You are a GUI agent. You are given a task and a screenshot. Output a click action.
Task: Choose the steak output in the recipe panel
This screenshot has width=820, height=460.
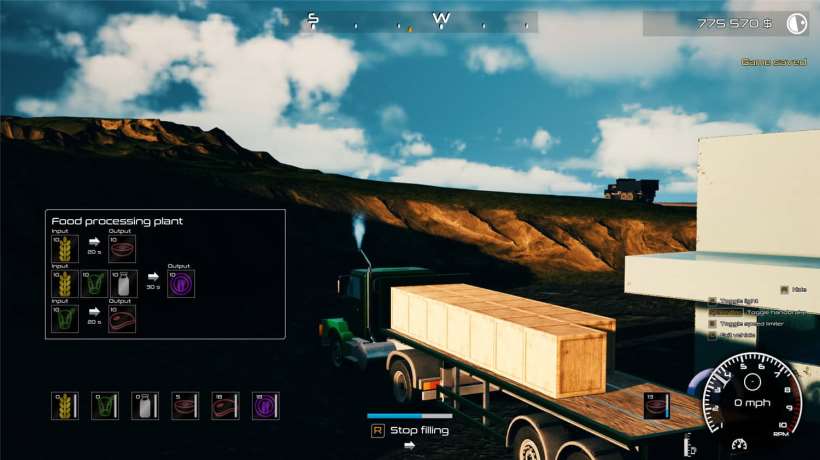coord(122,319)
